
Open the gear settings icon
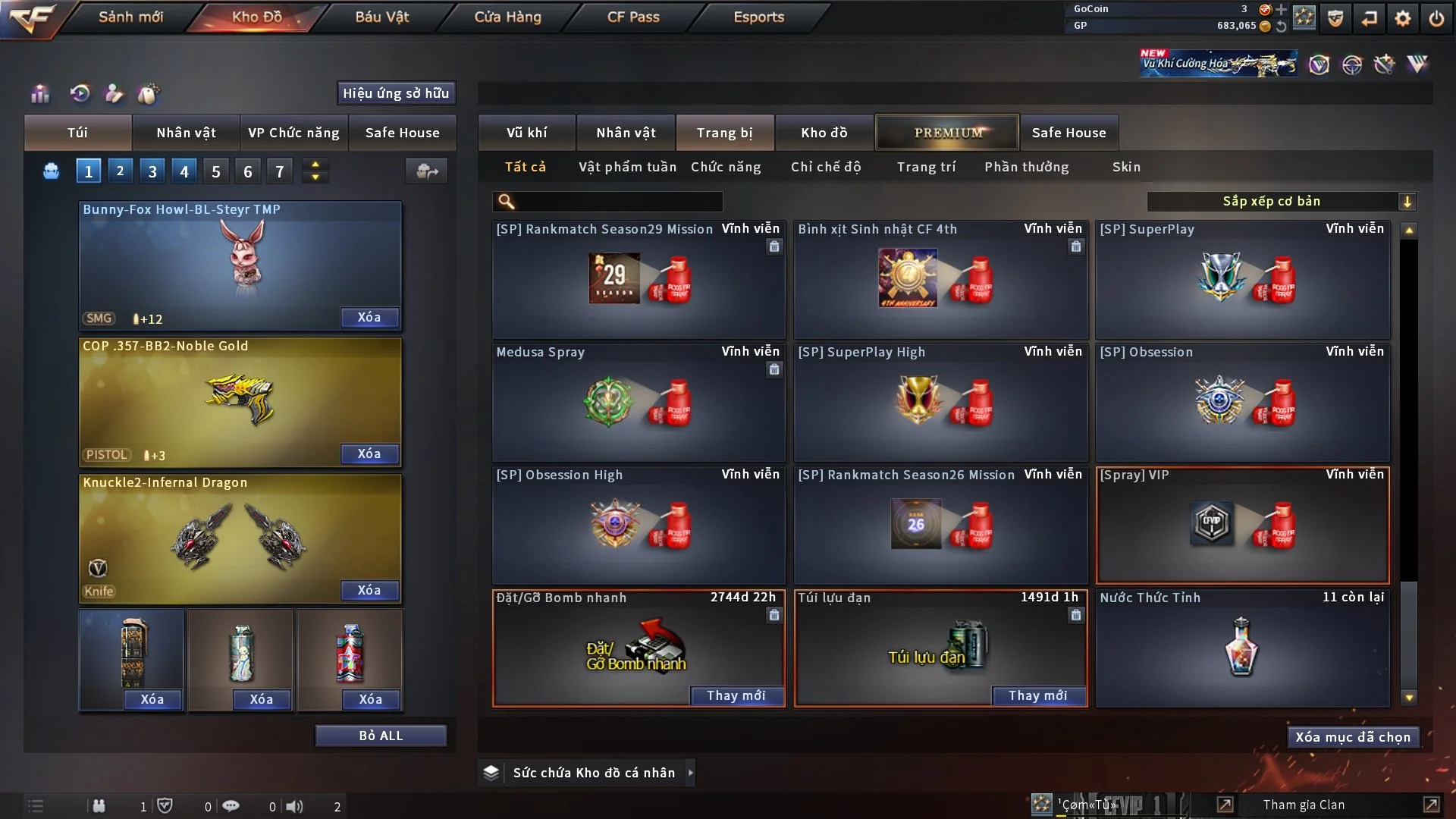(1403, 18)
